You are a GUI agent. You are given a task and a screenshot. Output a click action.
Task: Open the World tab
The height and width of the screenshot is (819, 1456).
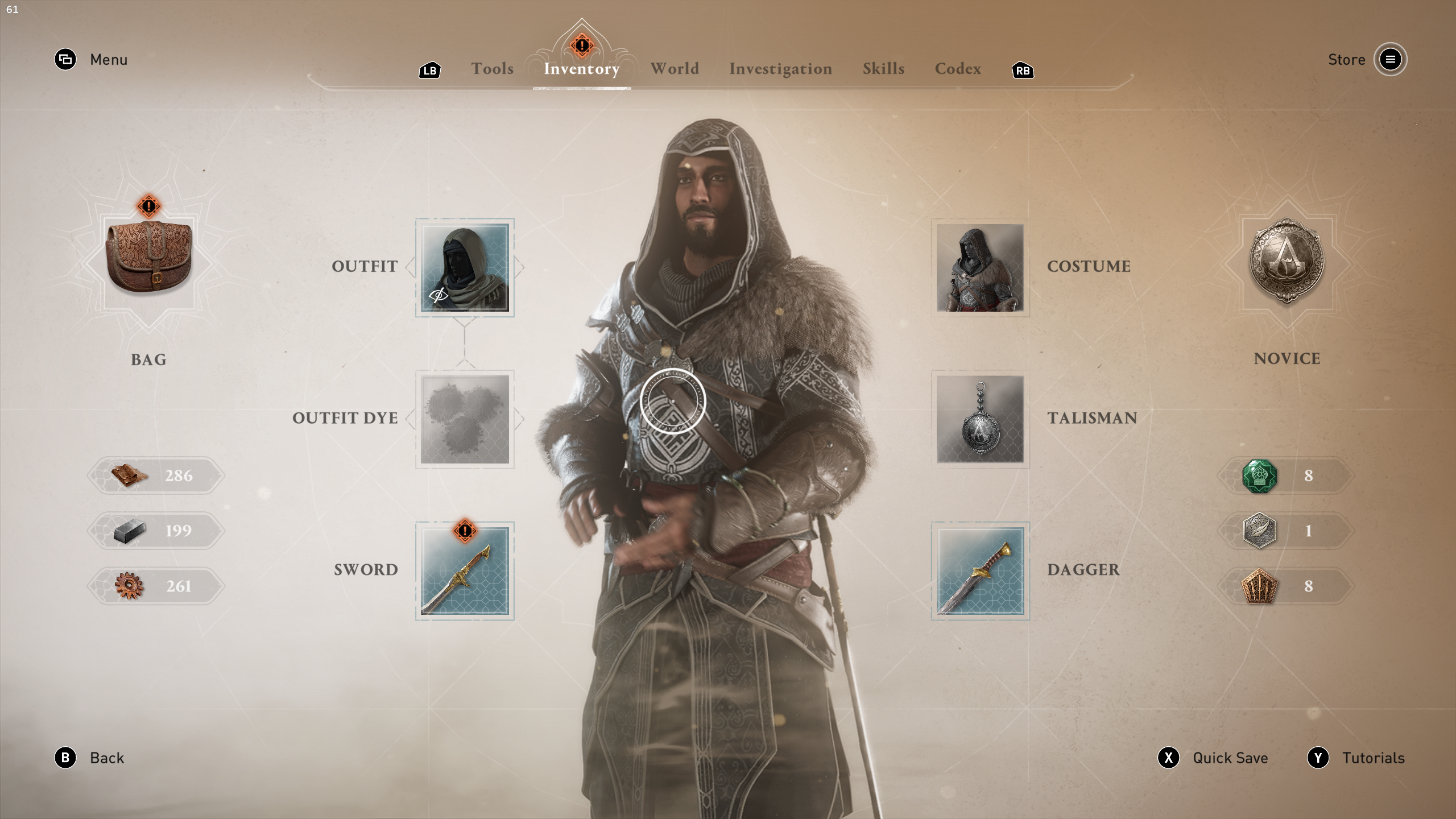coord(675,69)
